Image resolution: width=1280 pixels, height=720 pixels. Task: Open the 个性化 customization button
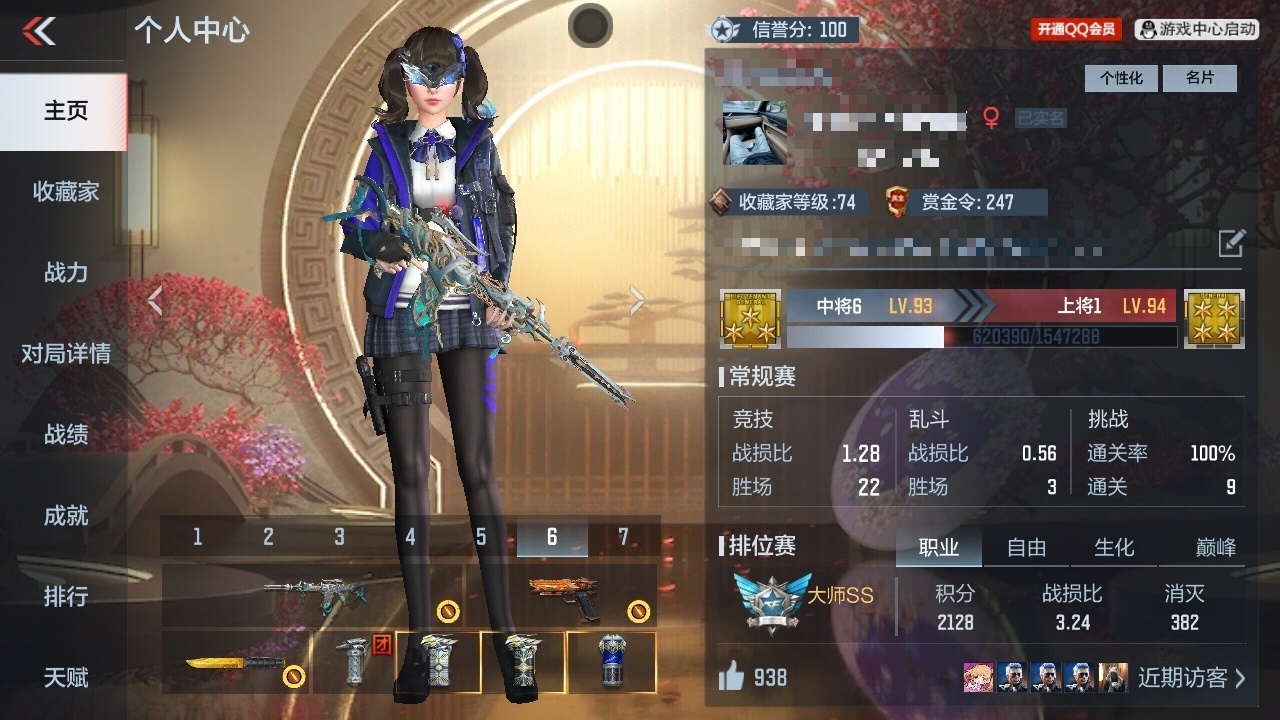point(1121,78)
